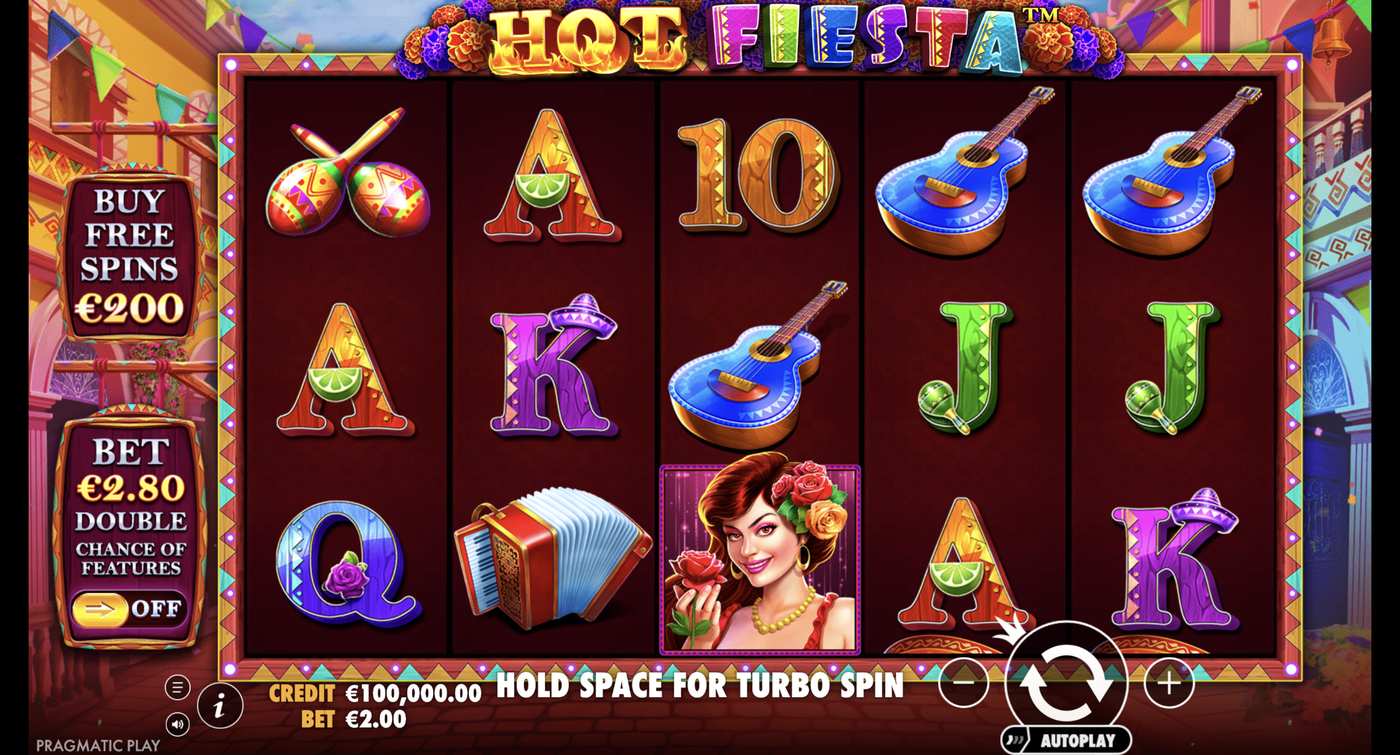The height and width of the screenshot is (755, 1400).
Task: Mute game audio with the speaker icon
Action: (x=176, y=722)
